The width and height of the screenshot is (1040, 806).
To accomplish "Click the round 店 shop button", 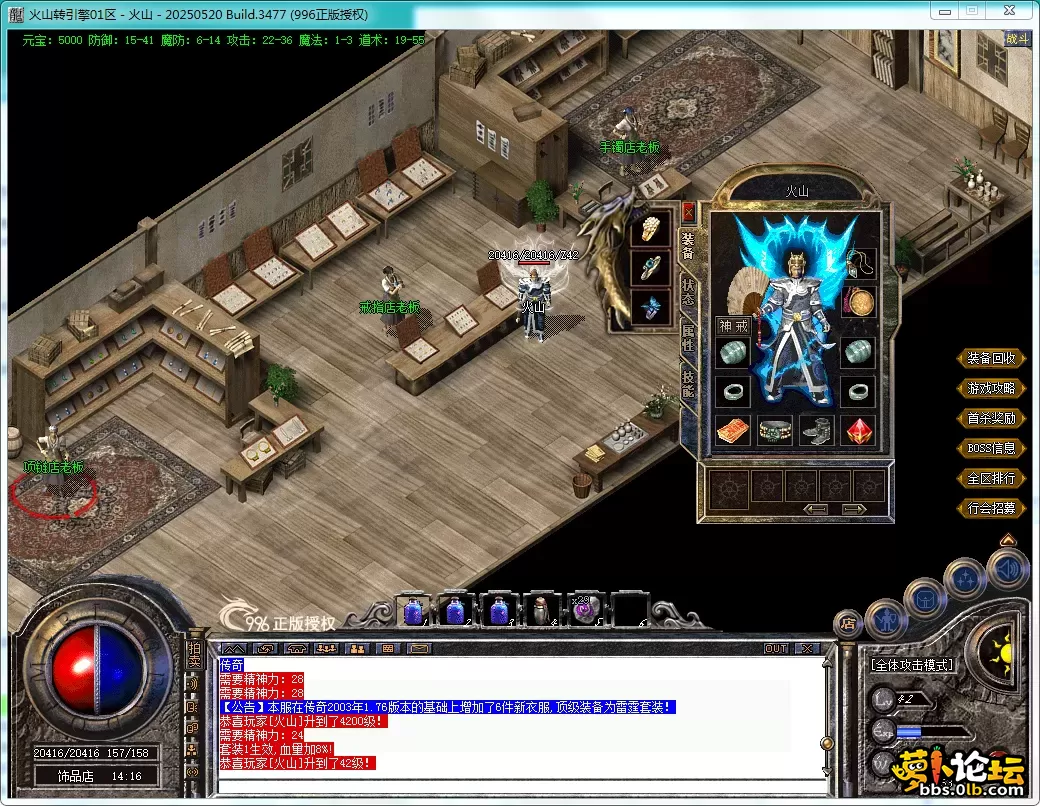I will (847, 625).
